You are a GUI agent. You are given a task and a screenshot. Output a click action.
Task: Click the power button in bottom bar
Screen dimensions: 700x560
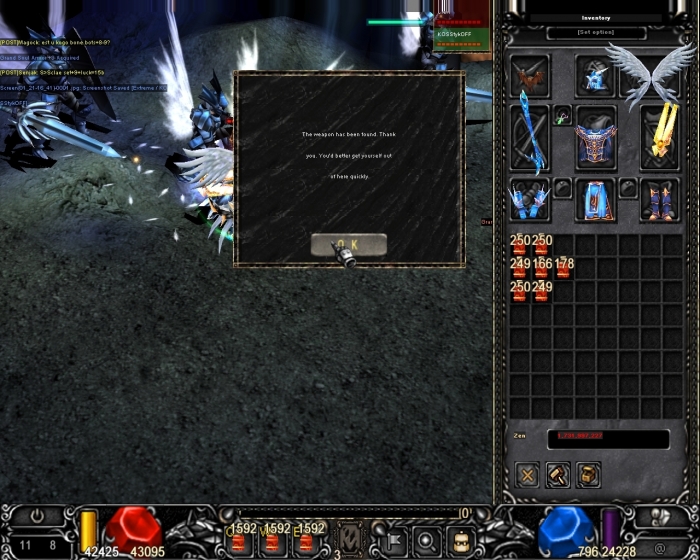[38, 517]
